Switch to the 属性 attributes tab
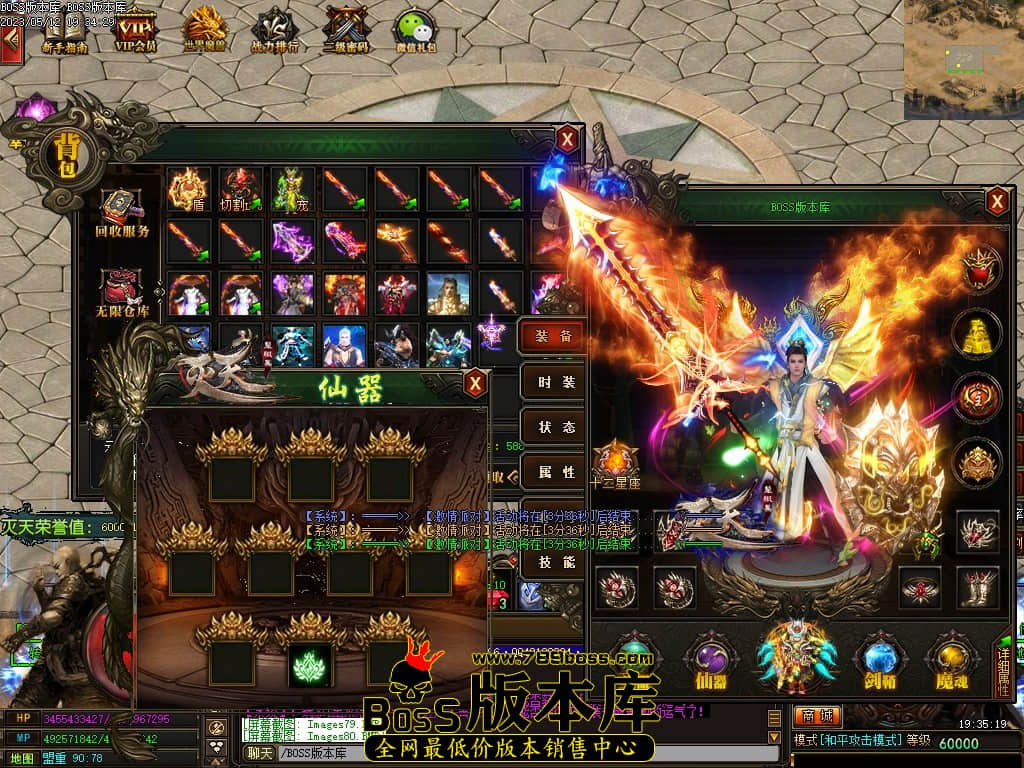 554,472
